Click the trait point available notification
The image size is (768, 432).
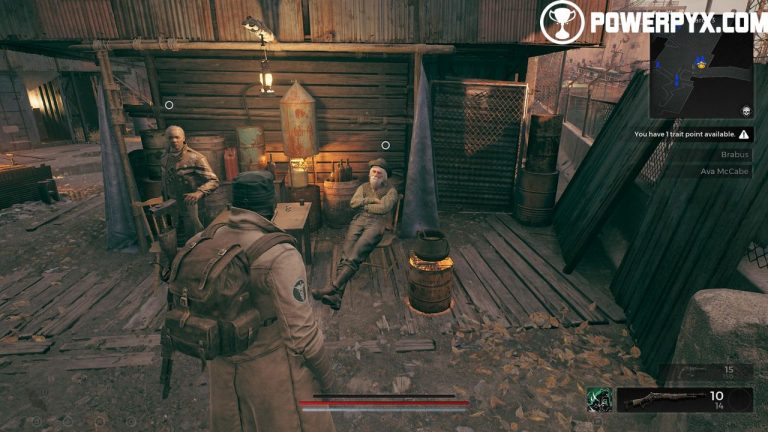[x=692, y=133]
